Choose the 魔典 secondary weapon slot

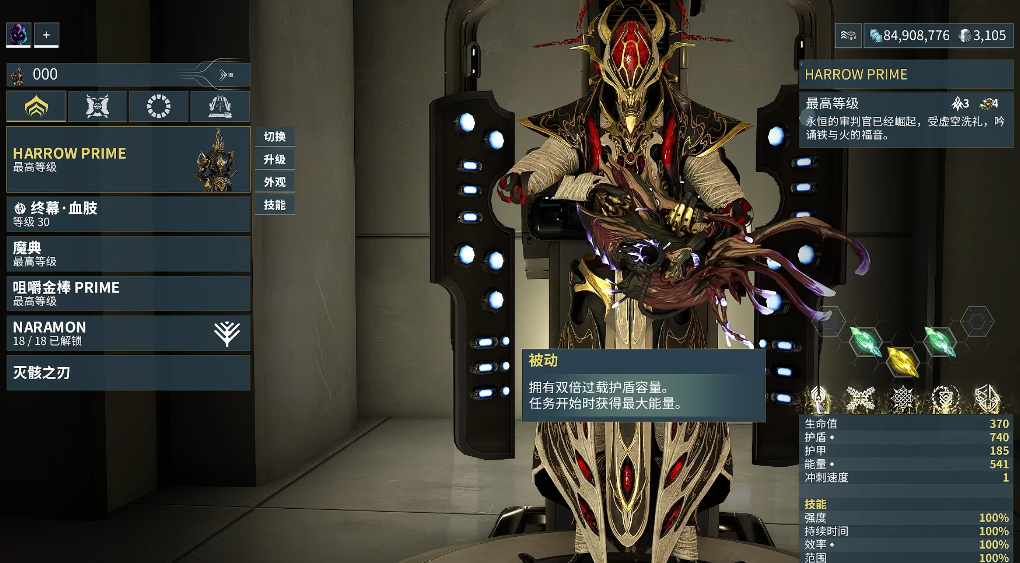click(128, 254)
